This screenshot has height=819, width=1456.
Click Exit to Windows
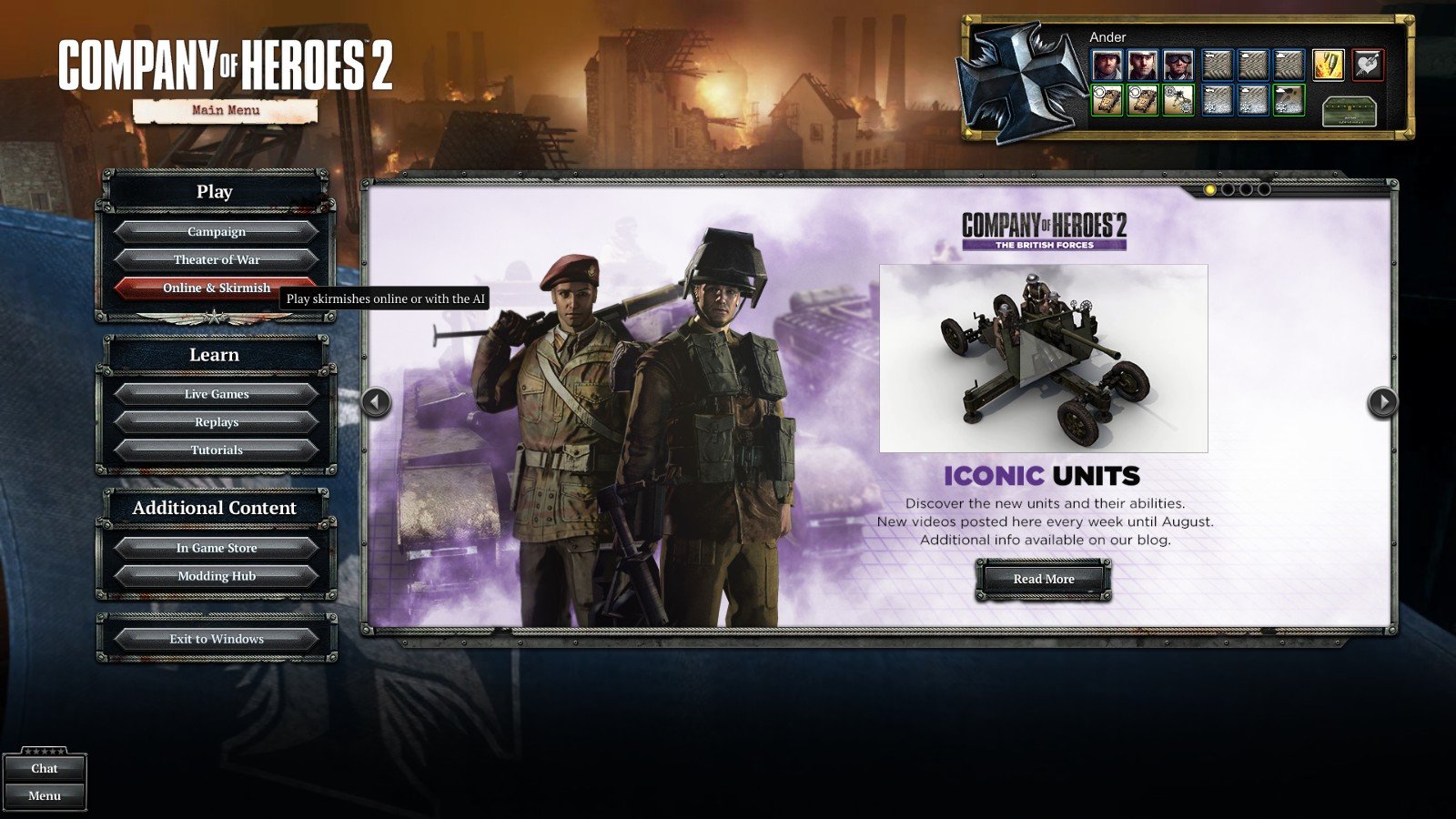216,639
